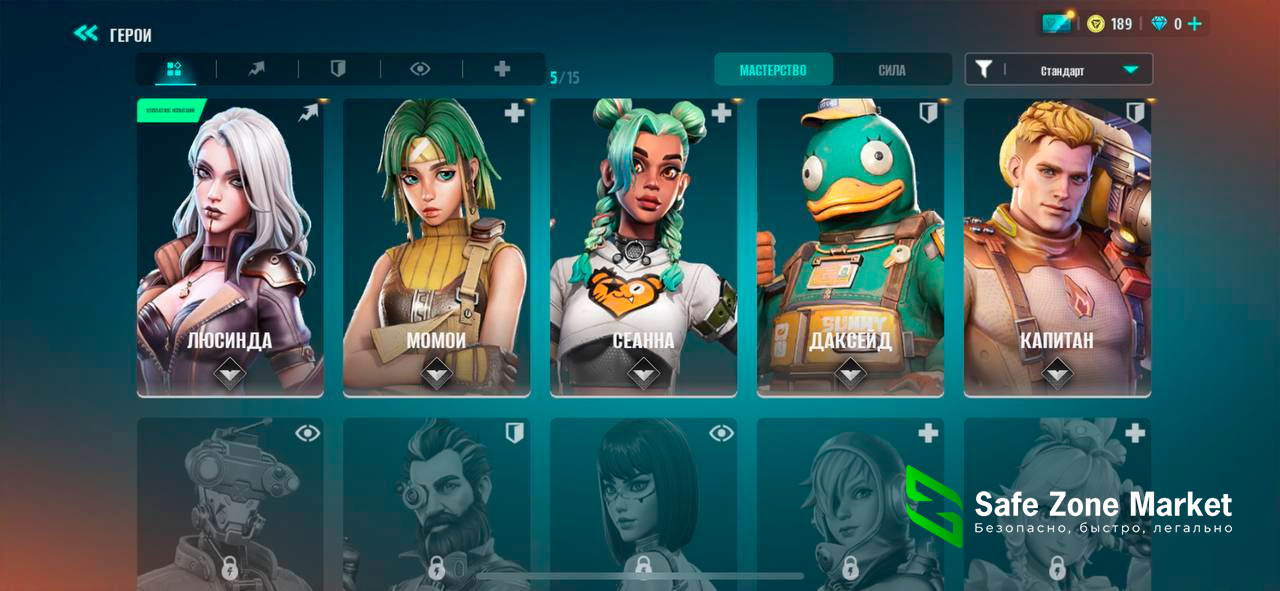
Task: Filter heroes by the eye role icon
Action: coord(421,69)
